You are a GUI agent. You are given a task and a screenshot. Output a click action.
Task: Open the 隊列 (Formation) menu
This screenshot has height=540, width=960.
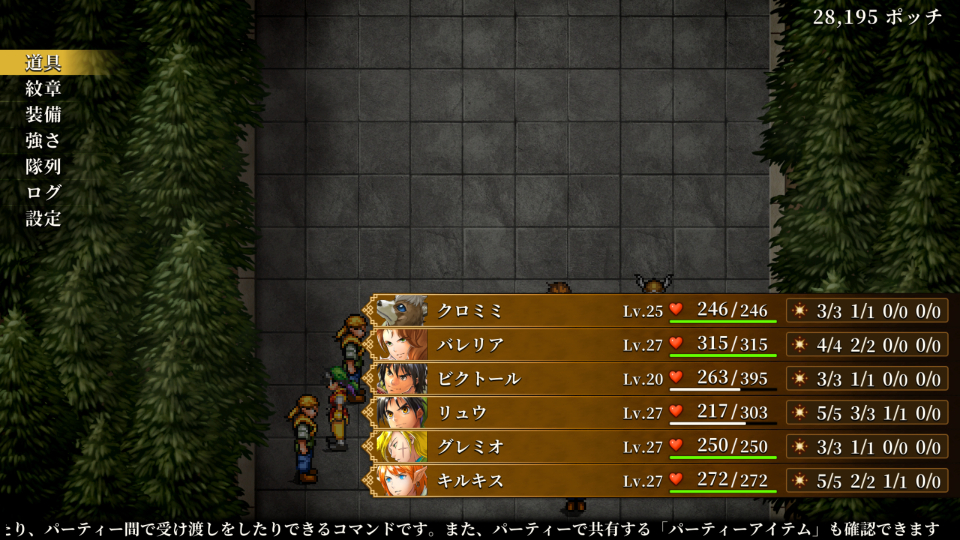tap(44, 167)
